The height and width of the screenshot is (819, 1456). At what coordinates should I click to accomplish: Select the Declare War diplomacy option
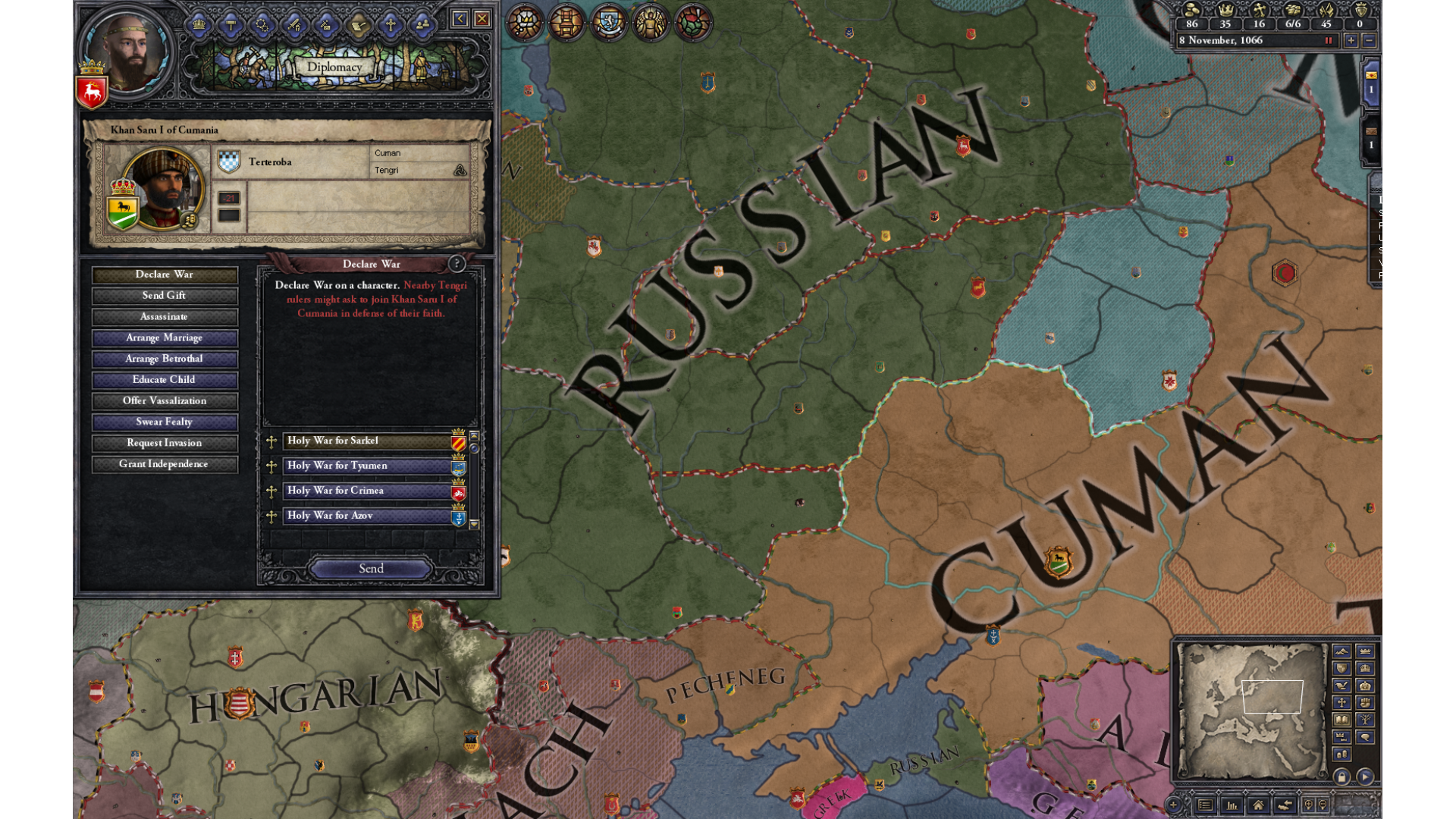click(x=165, y=275)
